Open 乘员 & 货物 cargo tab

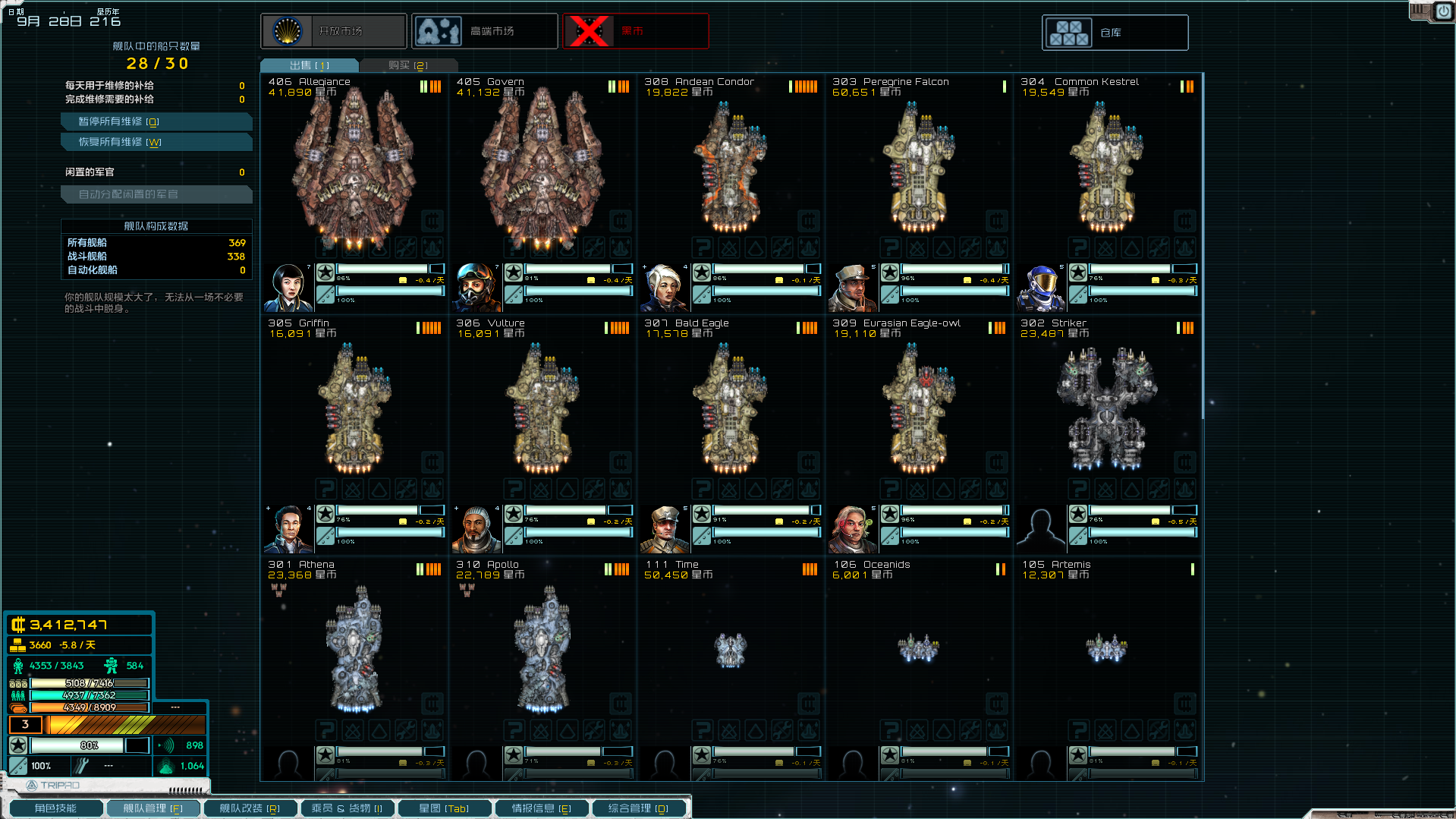point(347,808)
